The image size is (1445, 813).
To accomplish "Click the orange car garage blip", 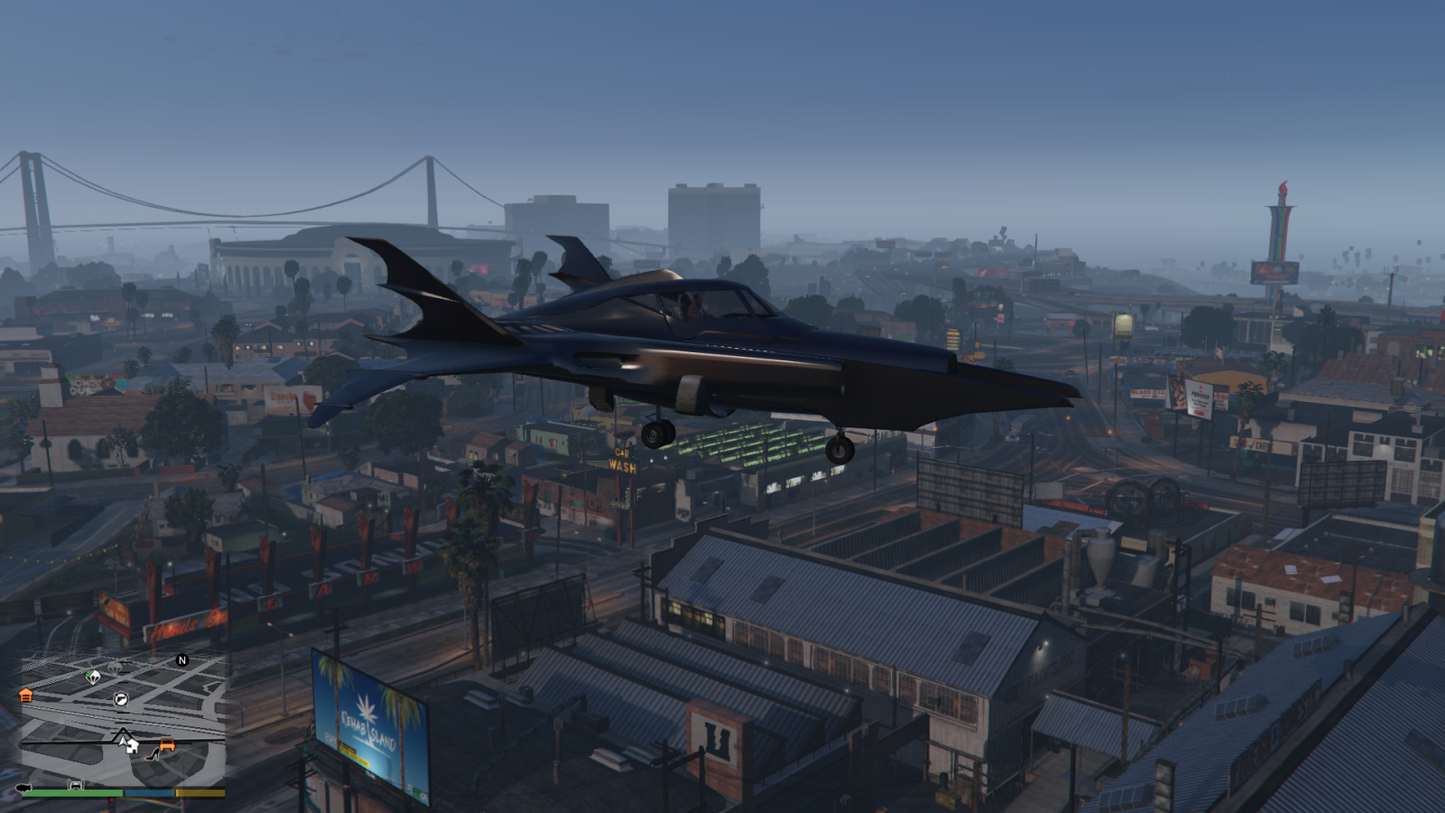I will 168,744.
